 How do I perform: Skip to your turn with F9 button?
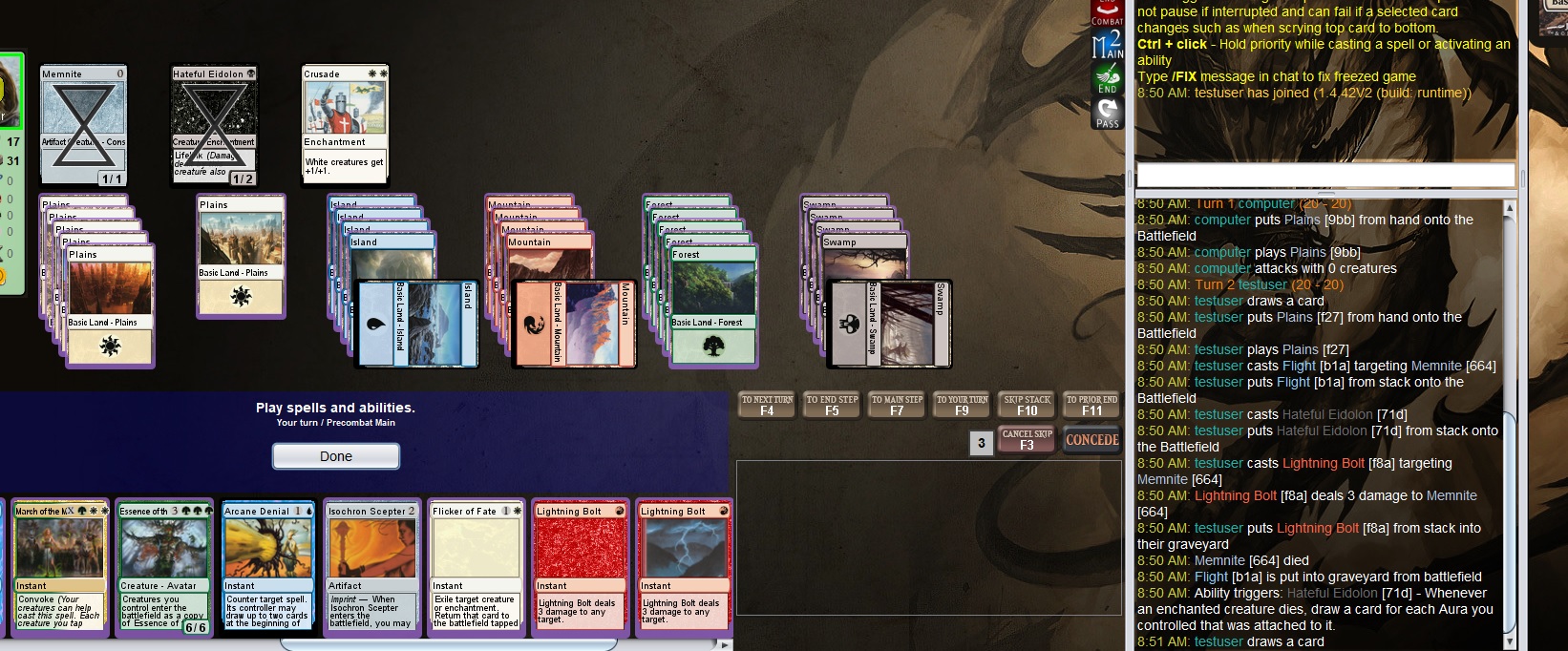pyautogui.click(x=962, y=405)
